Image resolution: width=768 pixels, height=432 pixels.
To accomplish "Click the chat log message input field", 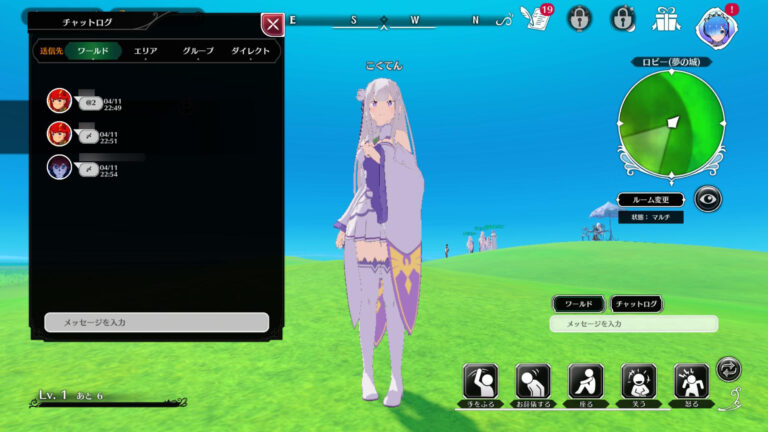I will (156, 322).
